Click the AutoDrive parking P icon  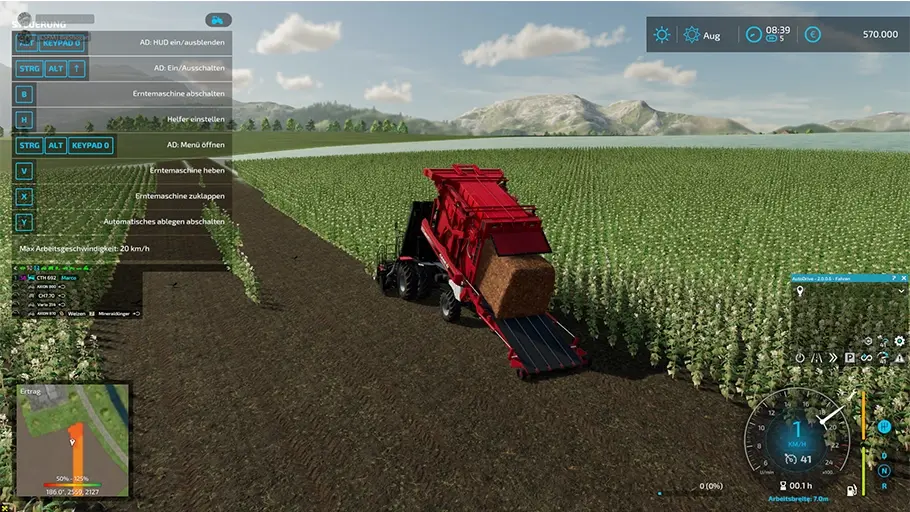(849, 357)
